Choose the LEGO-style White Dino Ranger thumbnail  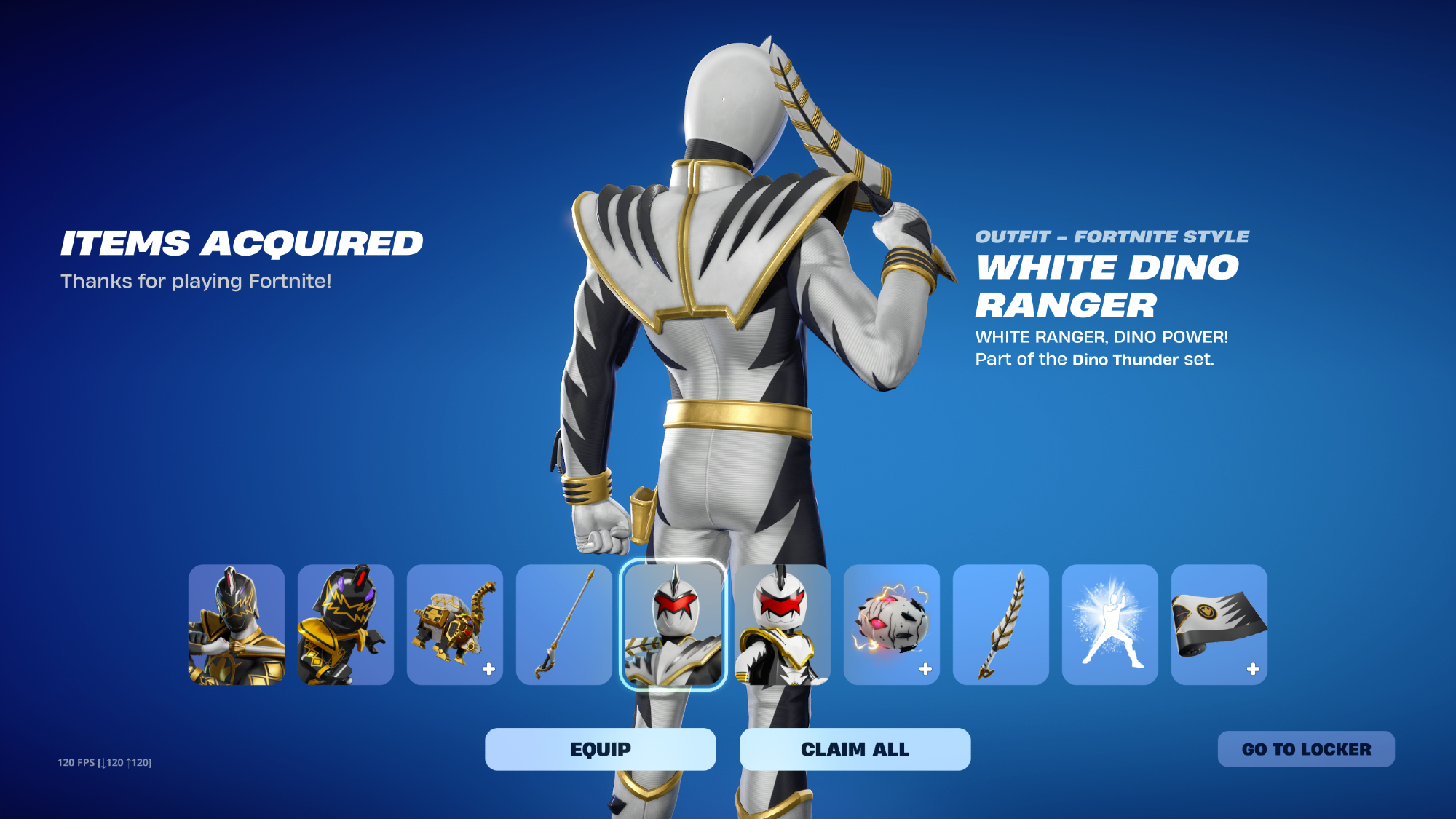[x=783, y=625]
